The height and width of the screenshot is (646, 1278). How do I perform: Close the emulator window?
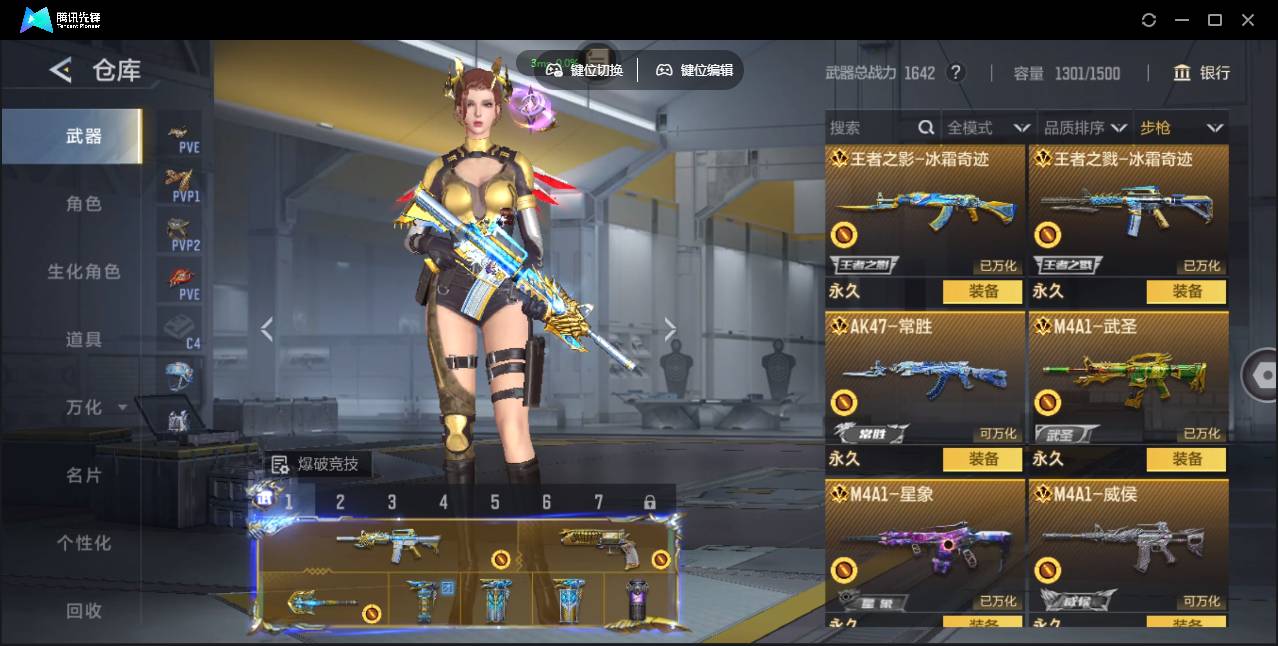[1248, 20]
